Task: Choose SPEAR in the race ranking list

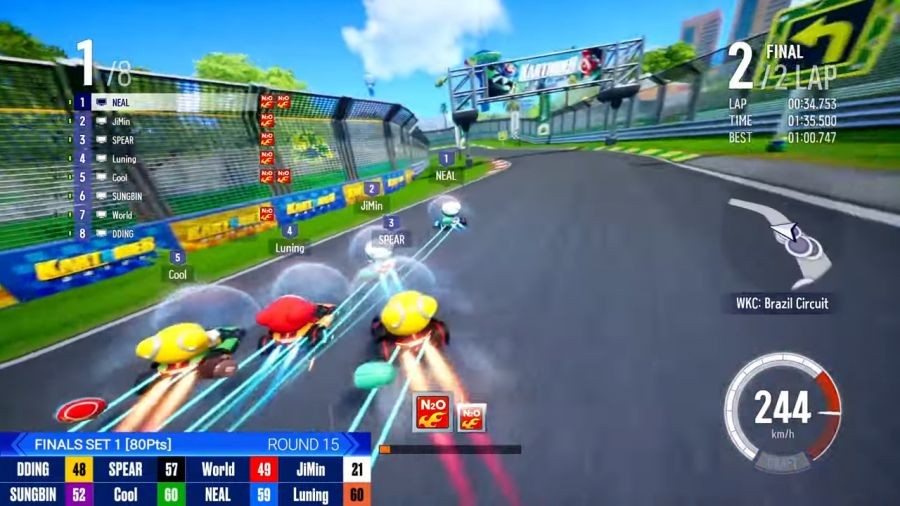Action: click(x=122, y=140)
